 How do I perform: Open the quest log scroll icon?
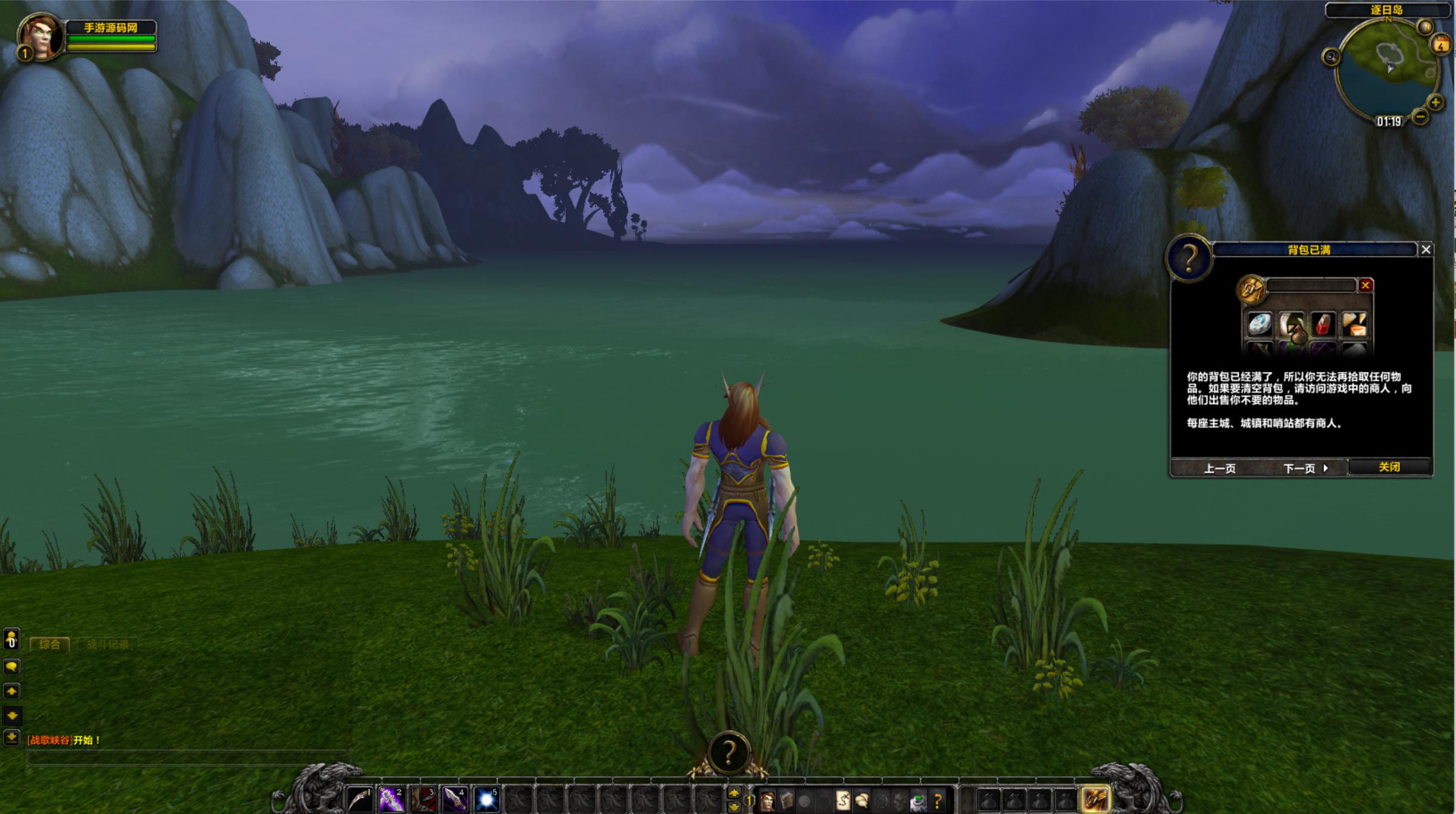pyautogui.click(x=842, y=801)
